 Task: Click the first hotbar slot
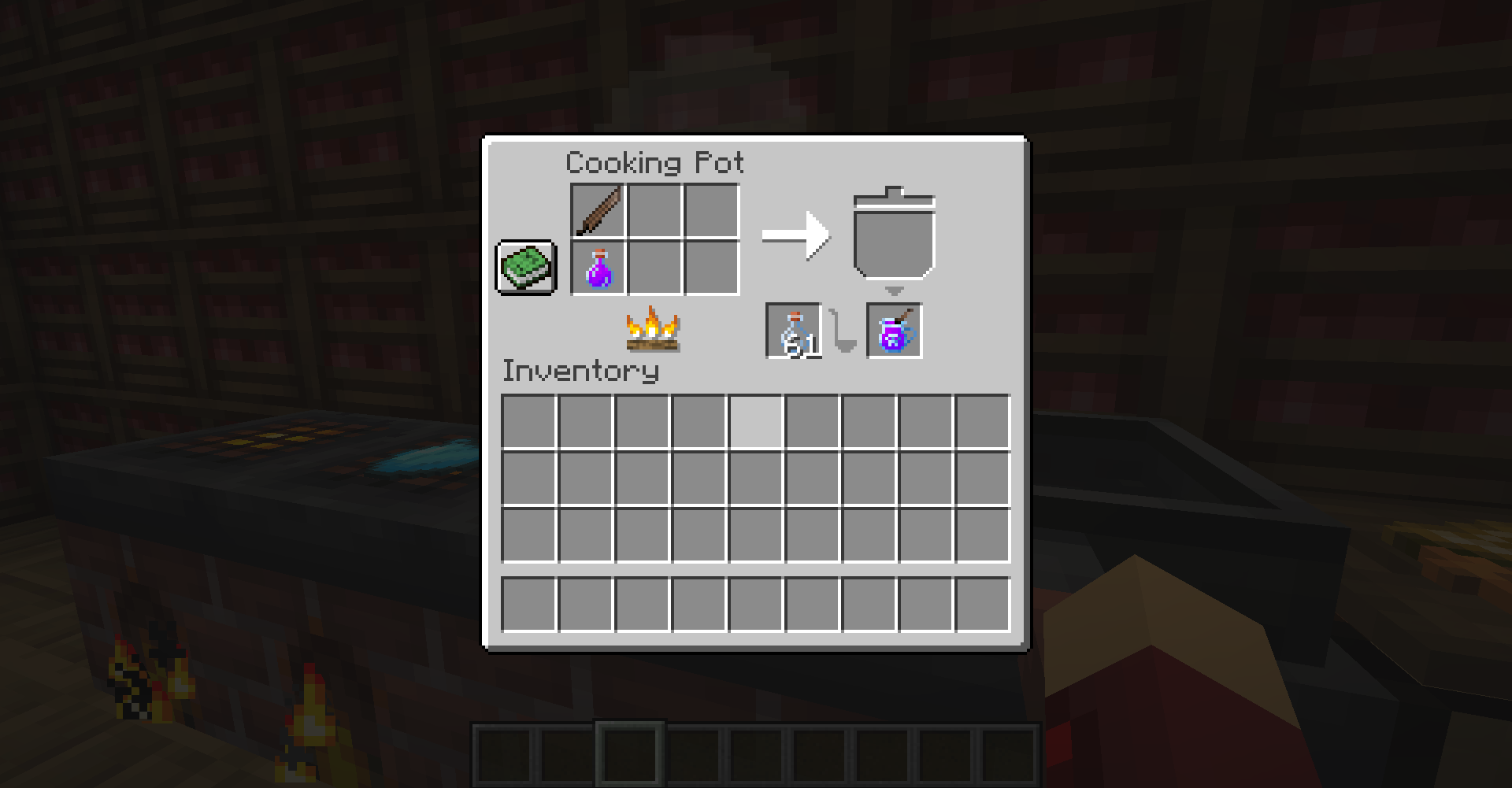click(504, 757)
